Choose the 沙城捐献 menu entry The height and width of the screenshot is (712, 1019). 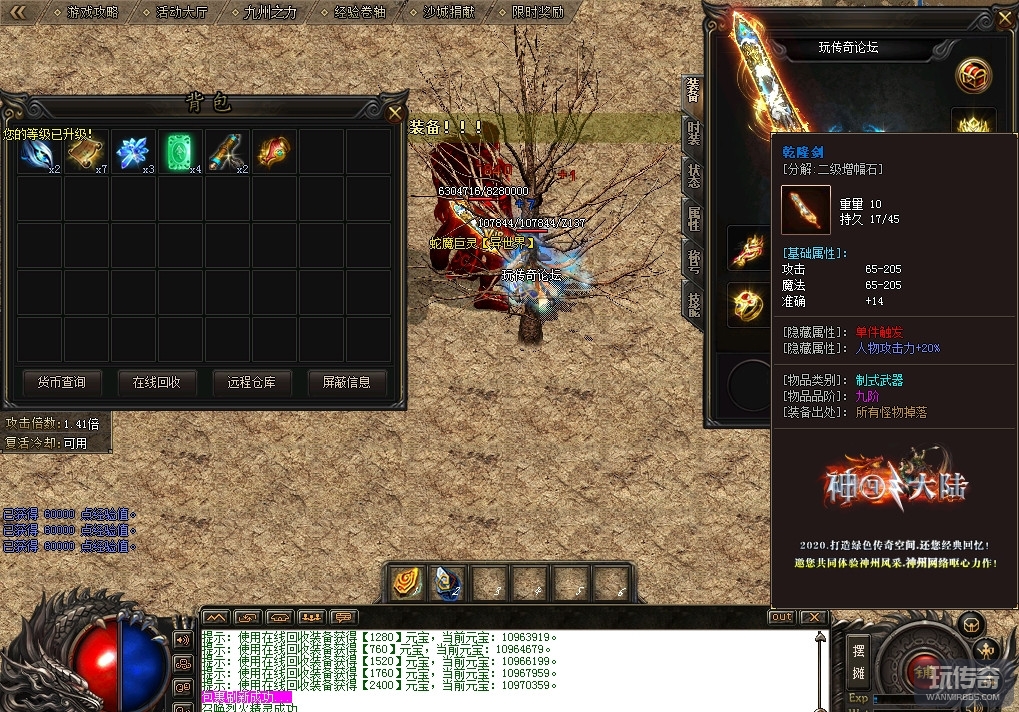pyautogui.click(x=448, y=12)
